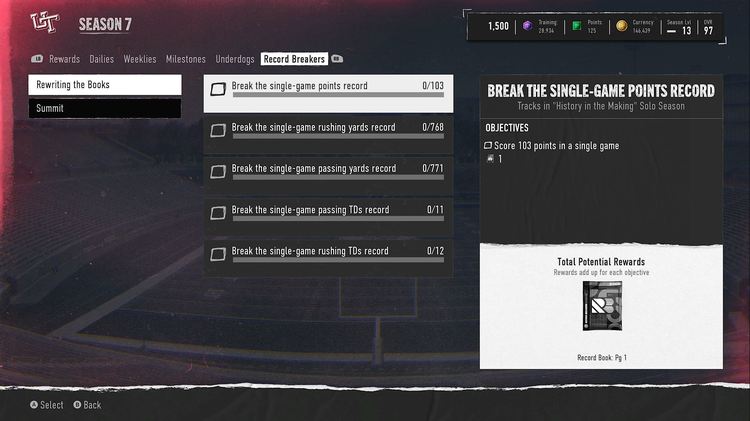Pick the single-game passing TDs record objective
Image resolution: width=750 pixels, height=421 pixels.
click(328, 217)
